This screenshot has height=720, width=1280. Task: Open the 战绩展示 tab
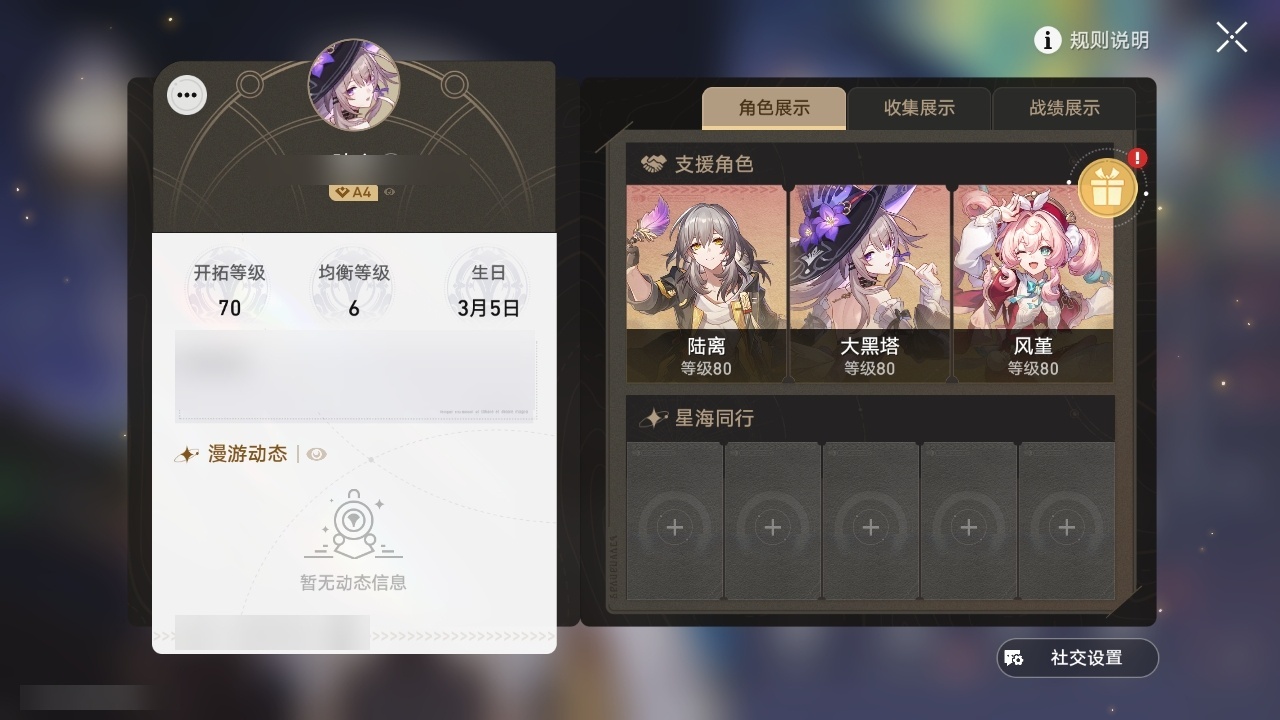[1064, 108]
